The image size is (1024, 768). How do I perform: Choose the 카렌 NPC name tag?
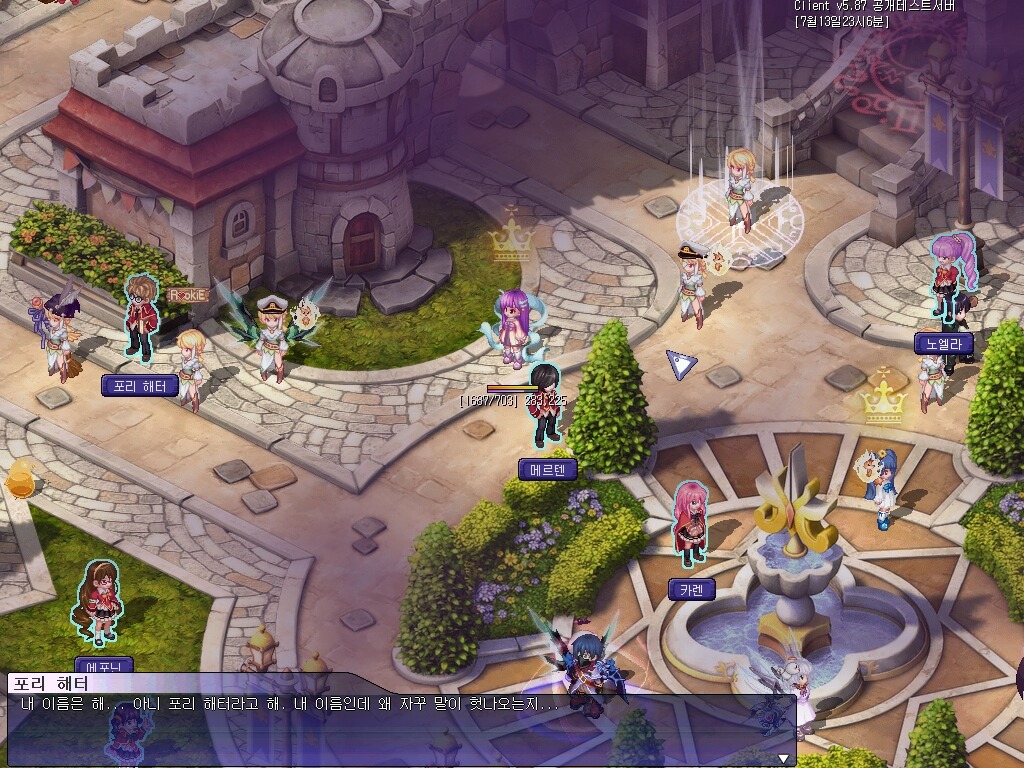point(691,589)
